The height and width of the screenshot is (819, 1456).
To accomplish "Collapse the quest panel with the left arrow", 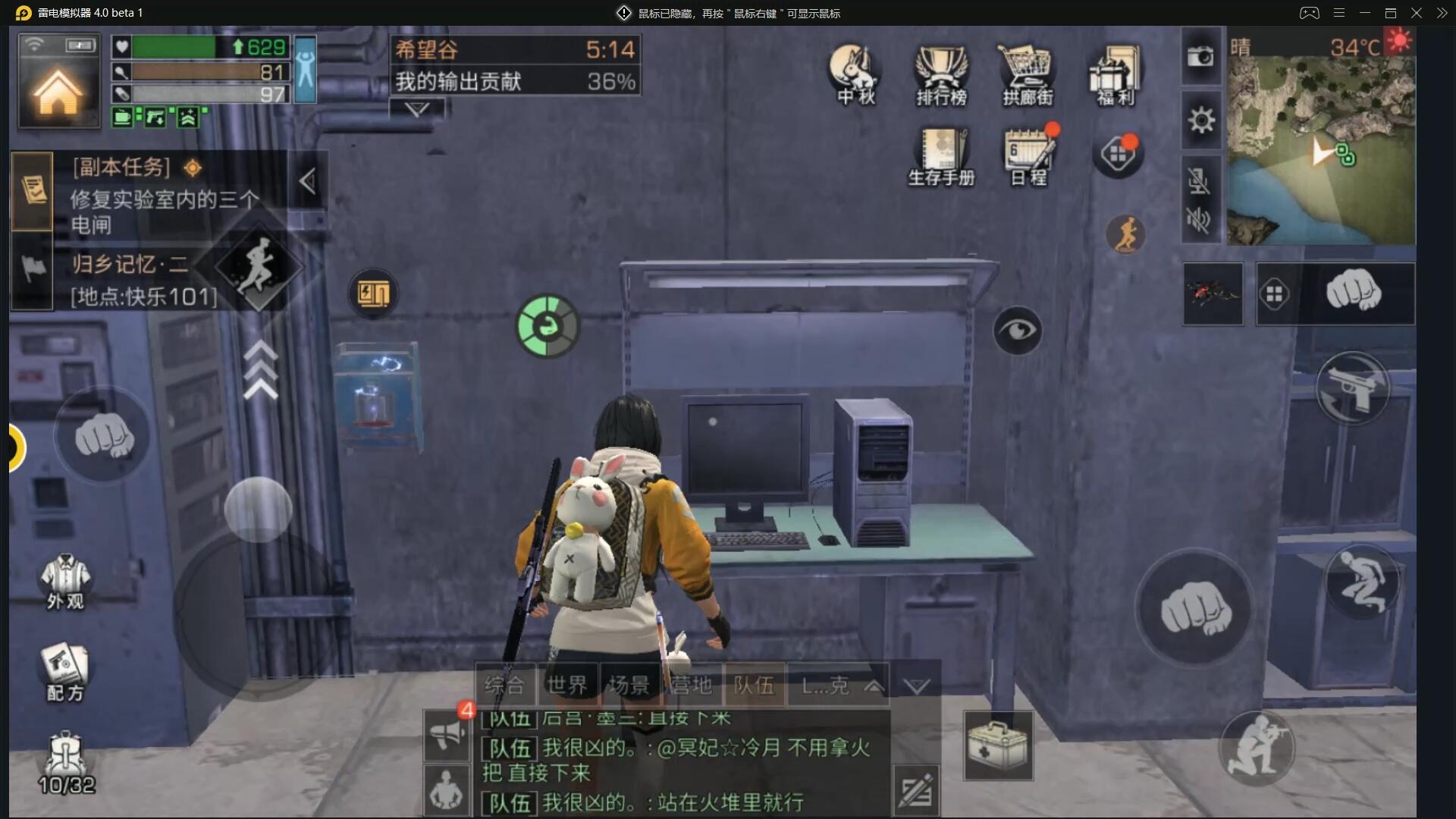I will pos(308,181).
